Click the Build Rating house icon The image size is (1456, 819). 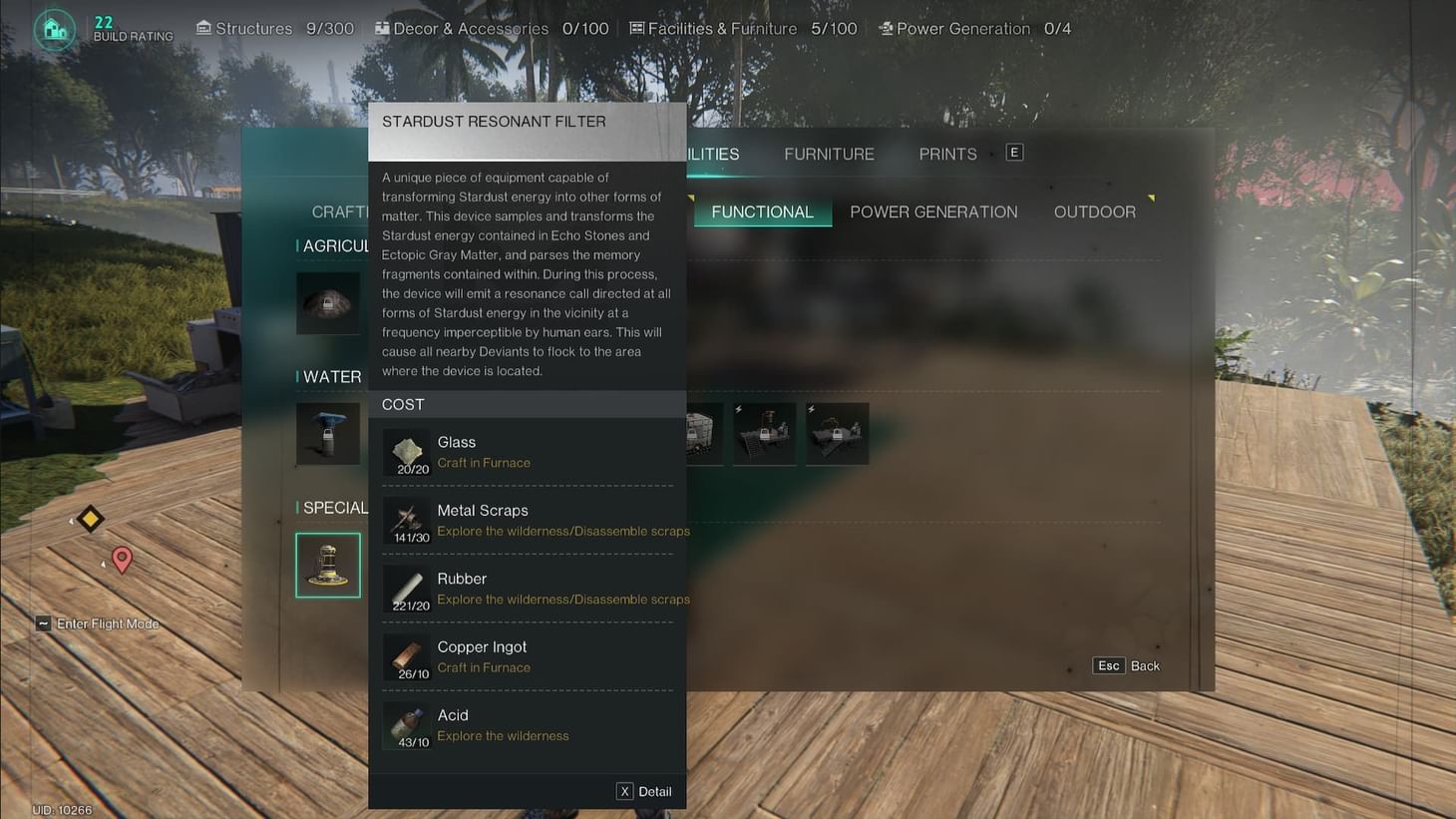[x=54, y=29]
